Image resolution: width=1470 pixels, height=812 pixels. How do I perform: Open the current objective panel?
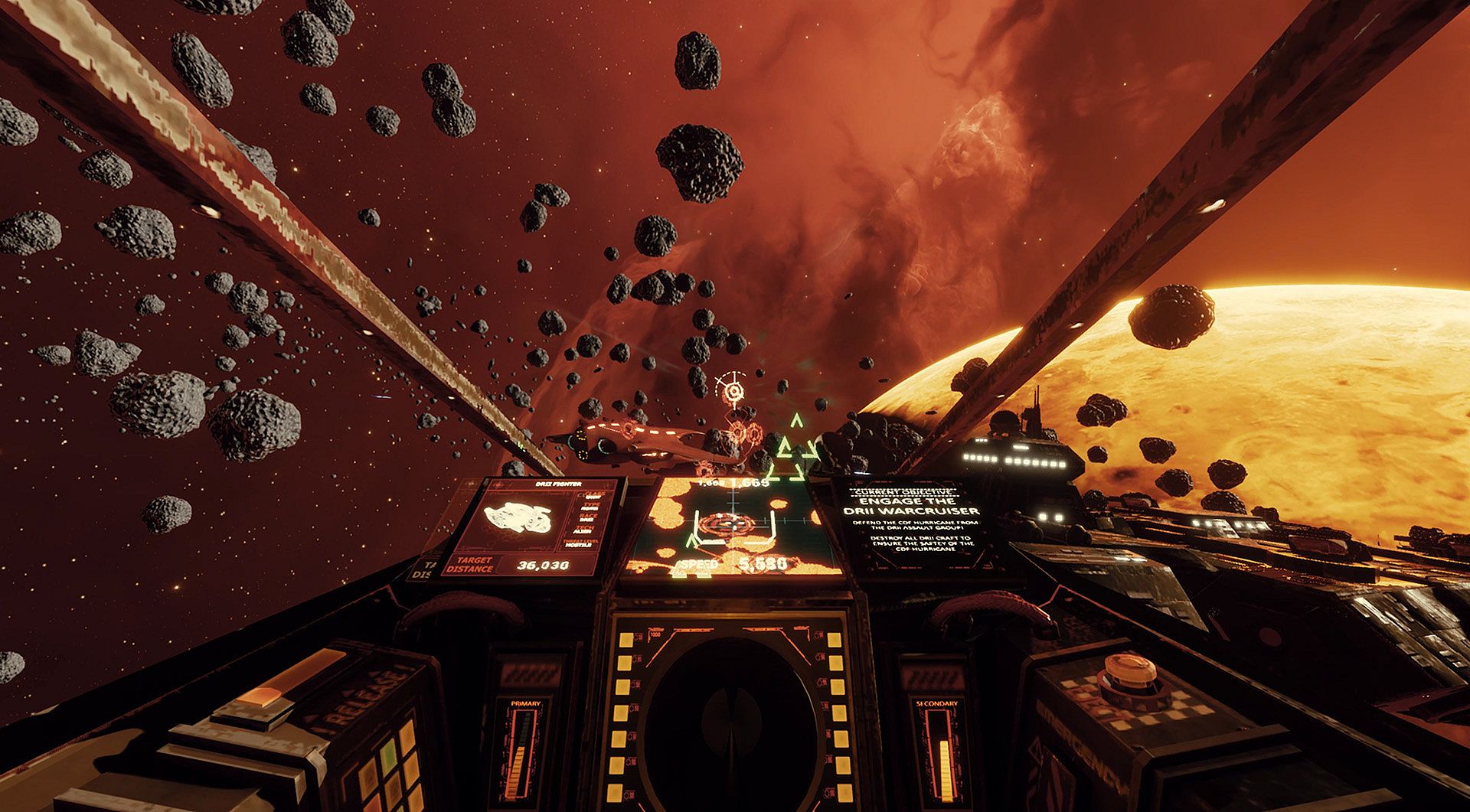pyautogui.click(x=912, y=527)
